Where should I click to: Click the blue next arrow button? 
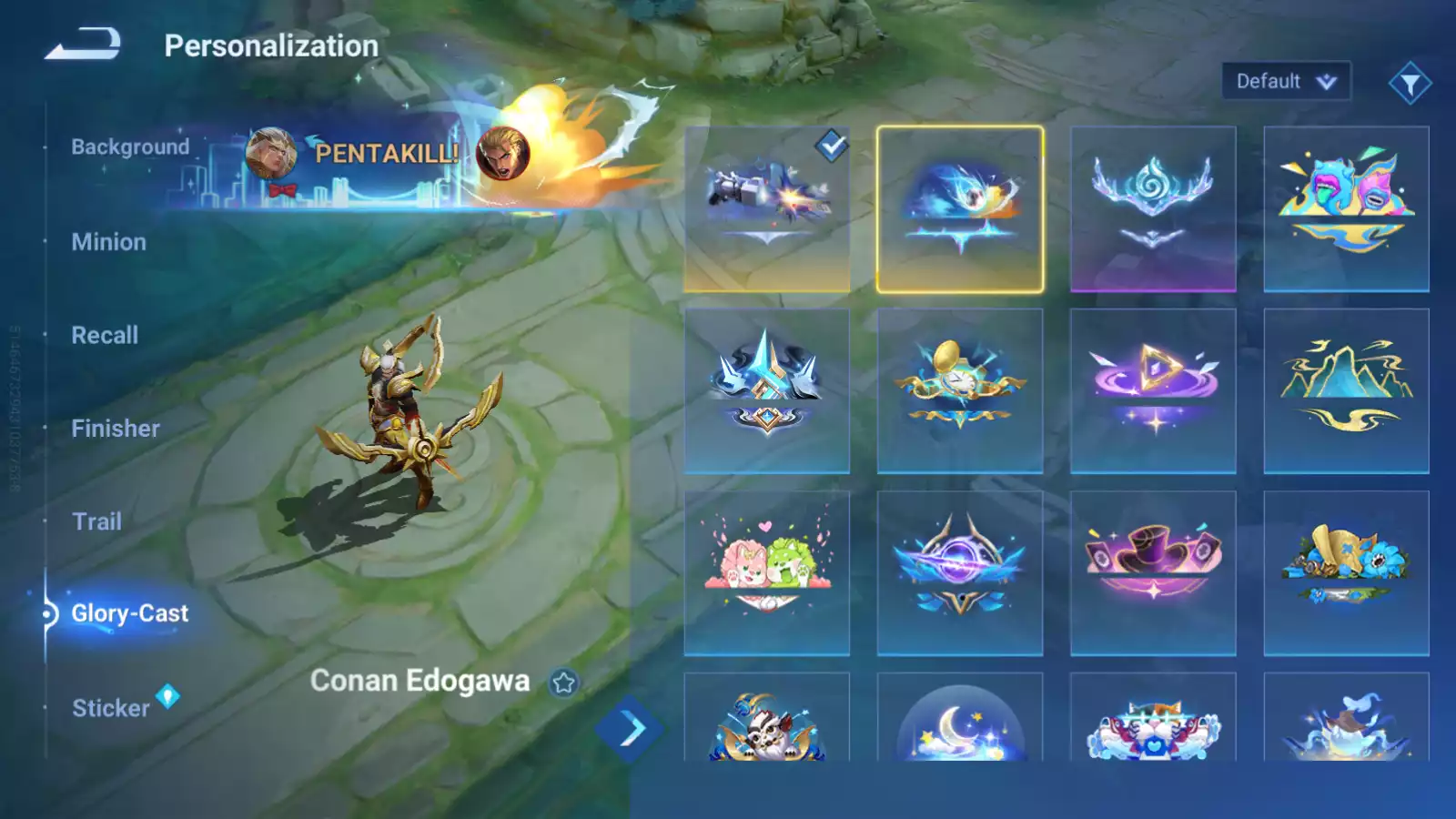(629, 729)
